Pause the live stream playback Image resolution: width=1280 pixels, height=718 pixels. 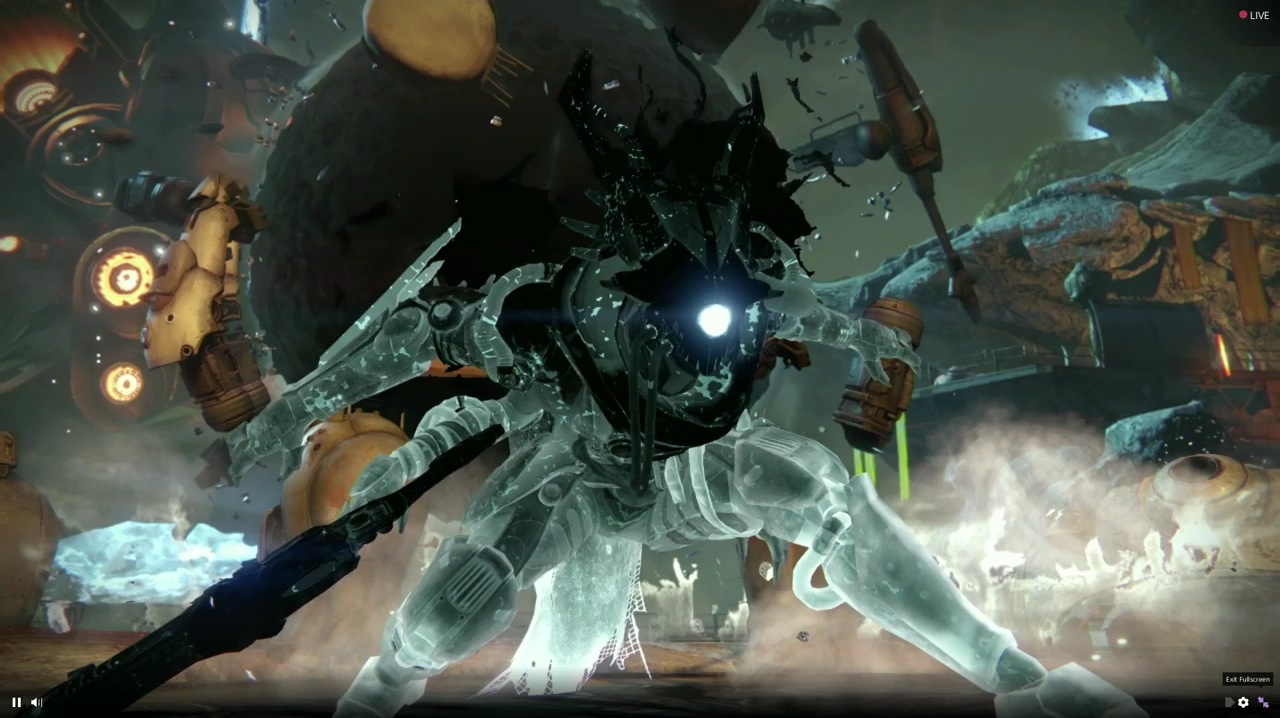(16, 702)
